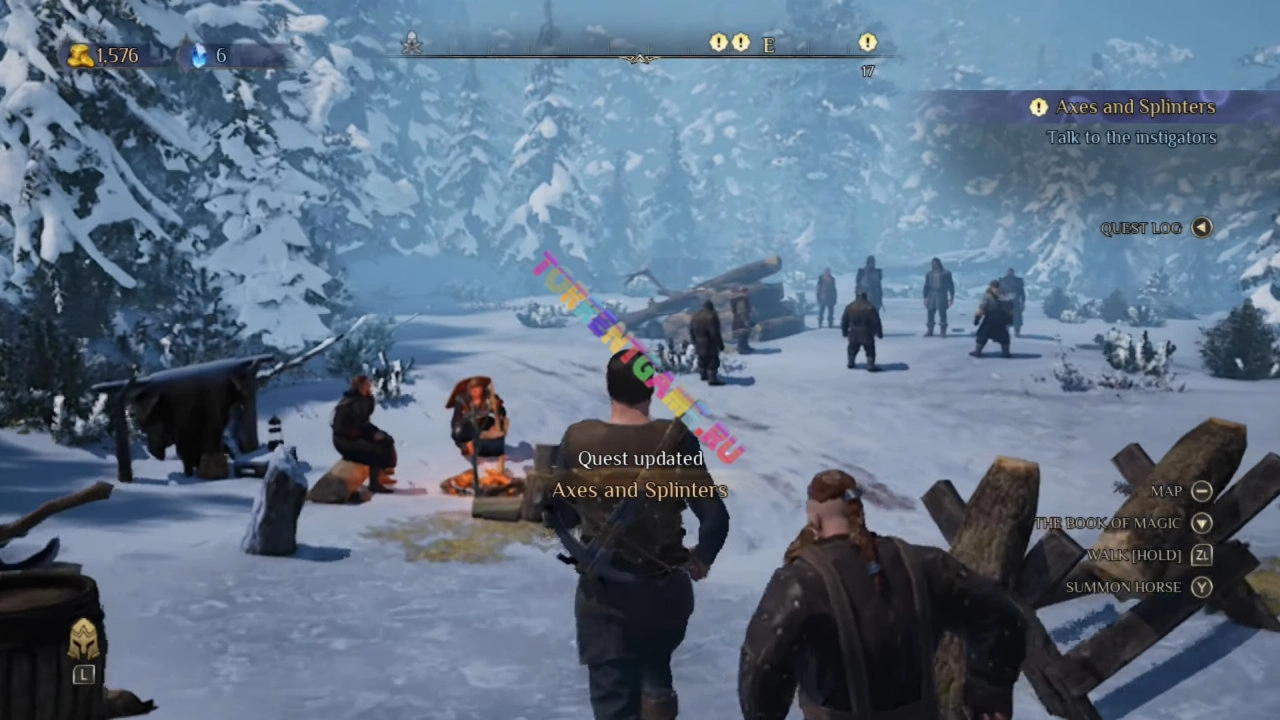Open the Quest Log label
Image resolution: width=1280 pixels, height=720 pixels.
pos(1140,228)
